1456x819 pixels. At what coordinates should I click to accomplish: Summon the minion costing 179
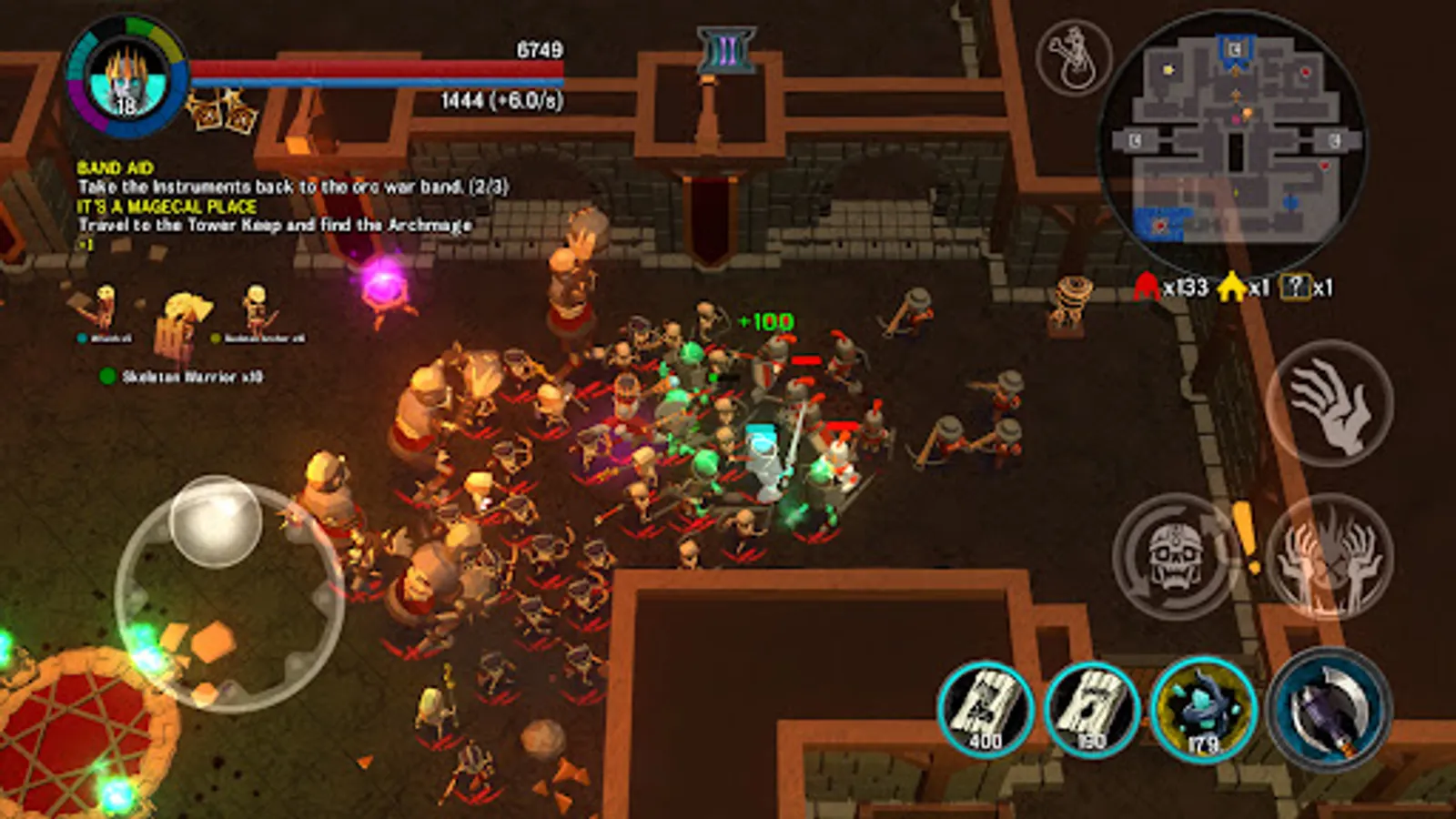[x=1201, y=708]
